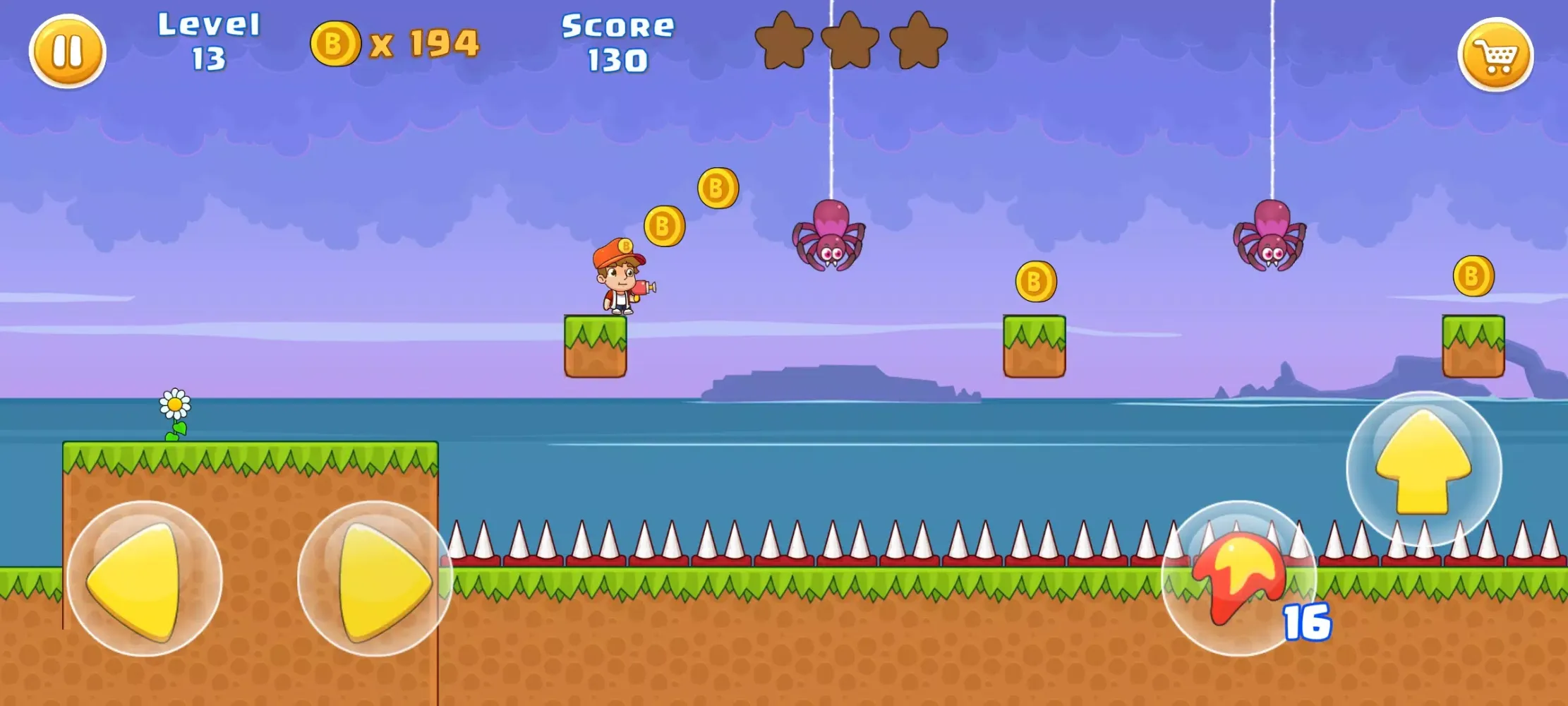1568x706 pixels.
Task: Tap the Score 130 display
Action: (617, 42)
